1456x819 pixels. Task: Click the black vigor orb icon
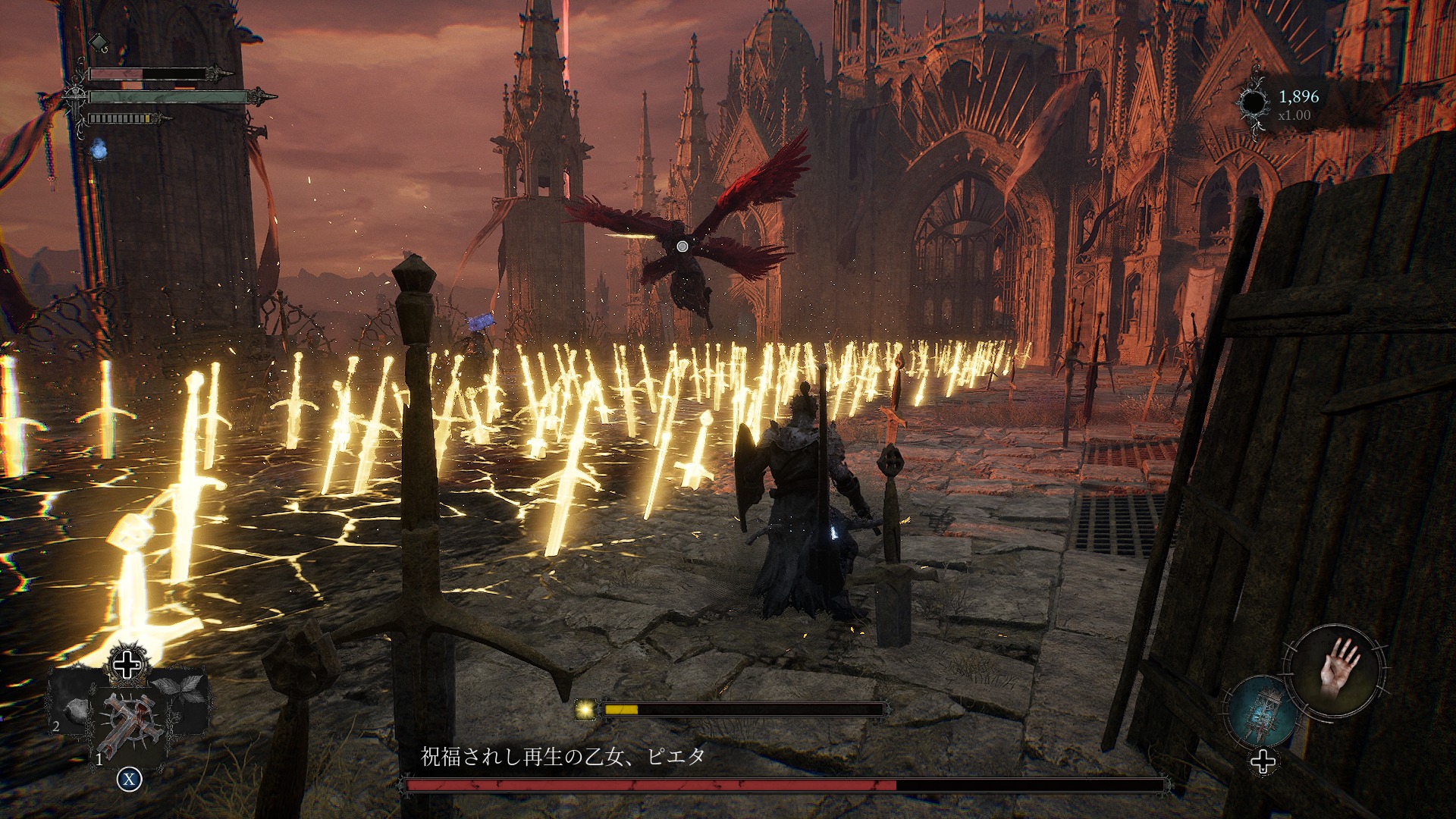1254,104
